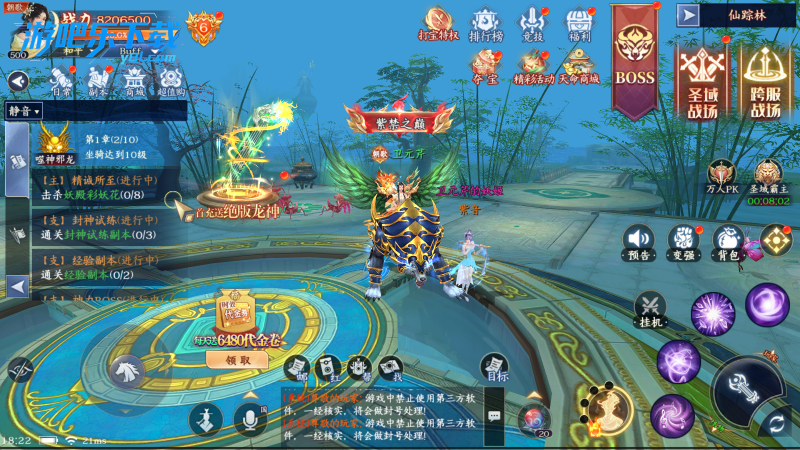This screenshot has width=800, height=450.
Task: Open the 背包 bag icon
Action: pyautogui.click(x=727, y=241)
